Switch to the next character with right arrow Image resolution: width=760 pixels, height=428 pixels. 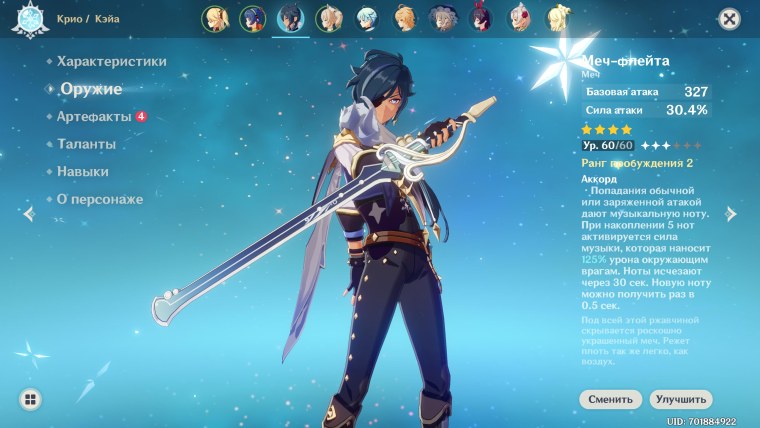point(731,213)
